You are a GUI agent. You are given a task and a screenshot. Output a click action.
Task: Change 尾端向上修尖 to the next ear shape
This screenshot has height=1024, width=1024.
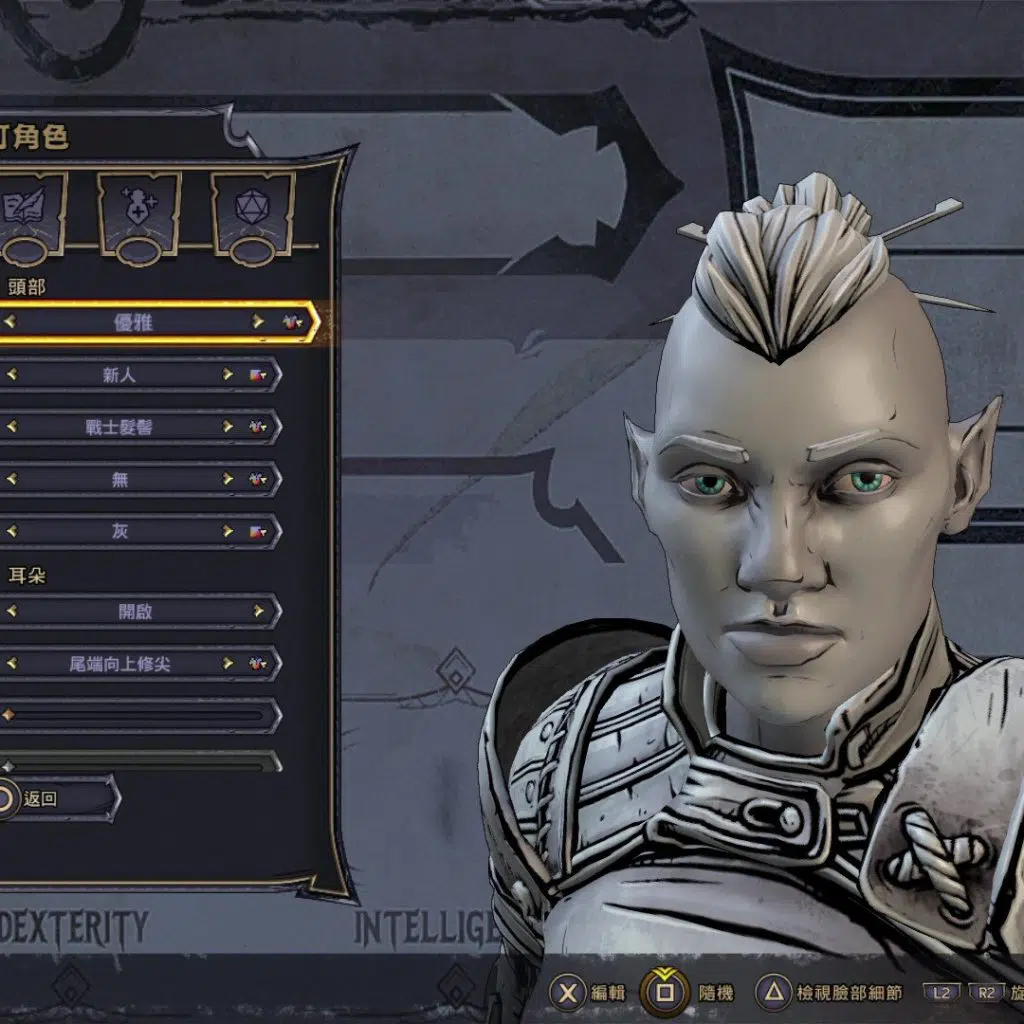(229, 663)
